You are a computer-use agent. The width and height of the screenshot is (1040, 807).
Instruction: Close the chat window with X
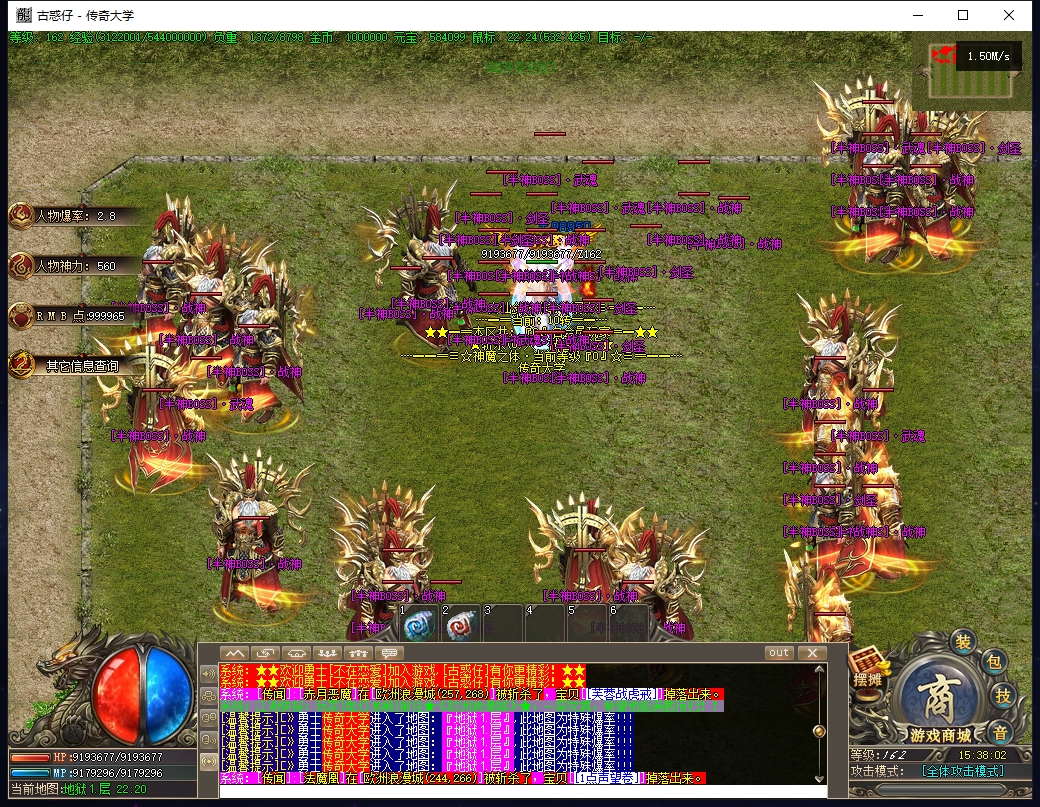point(812,653)
